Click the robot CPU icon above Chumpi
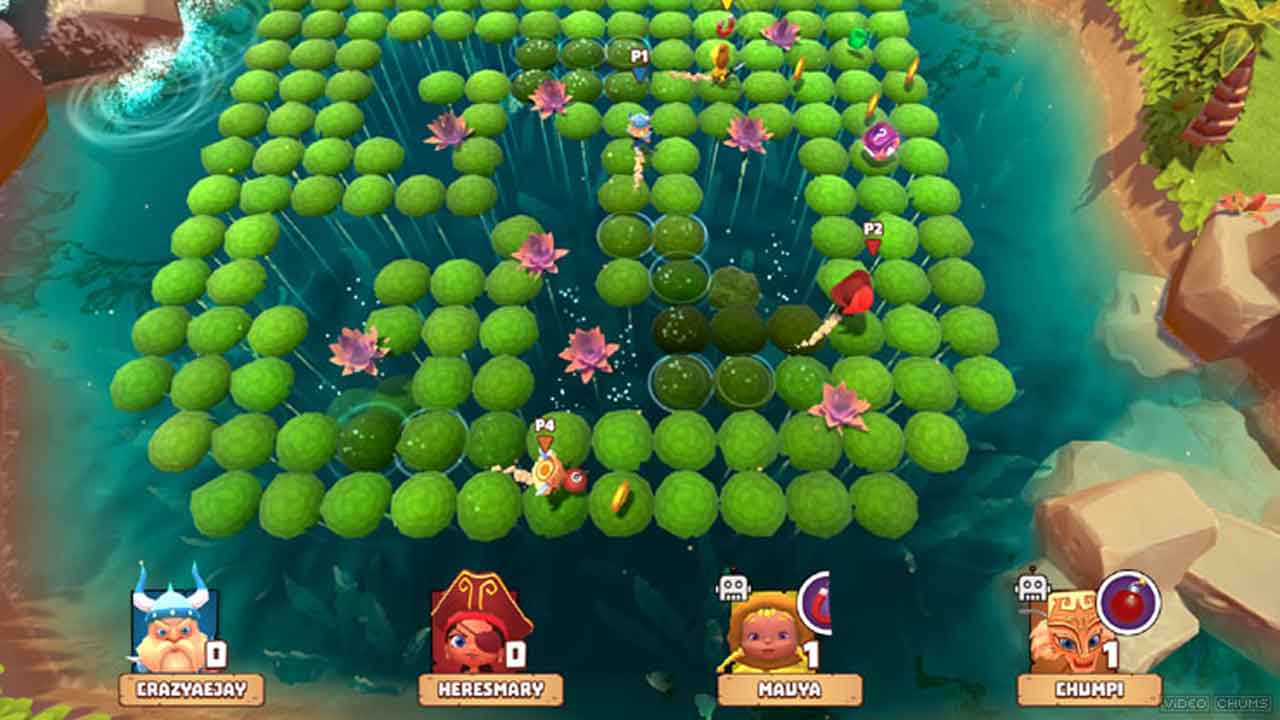 click(x=1032, y=585)
